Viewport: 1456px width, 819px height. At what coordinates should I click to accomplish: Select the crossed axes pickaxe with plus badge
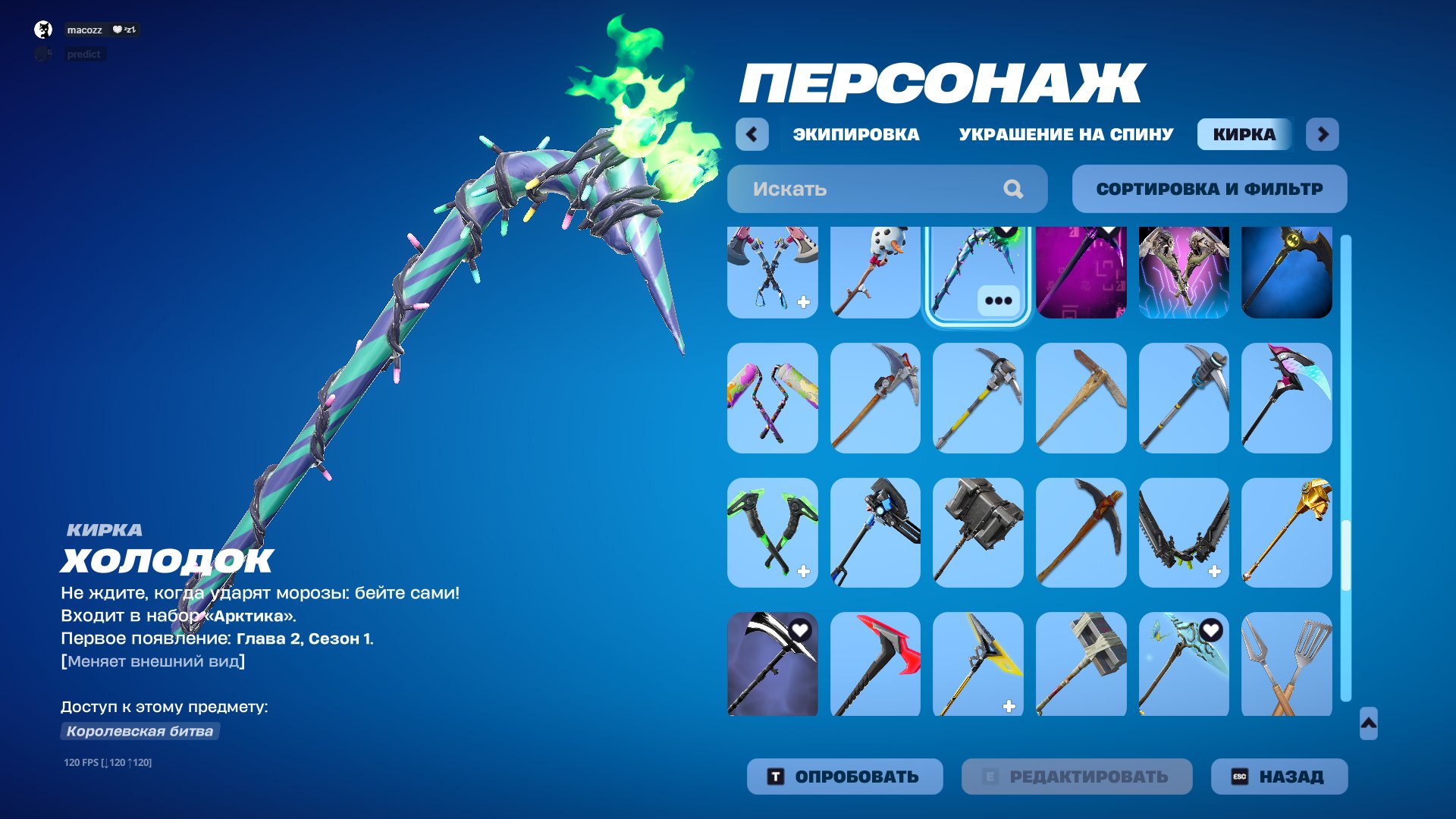[x=772, y=273]
